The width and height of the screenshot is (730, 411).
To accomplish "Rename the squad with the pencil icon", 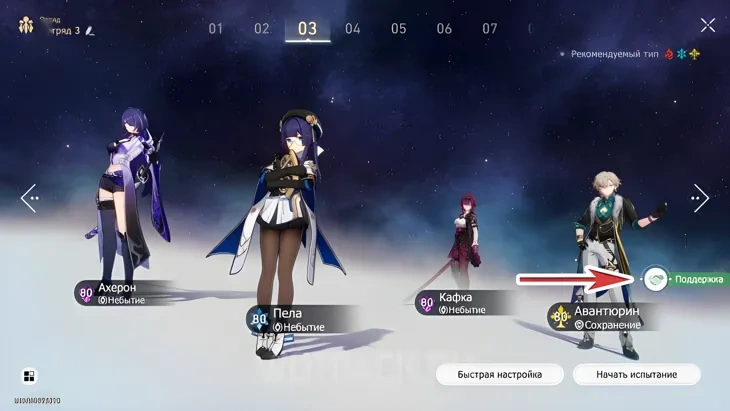I will (x=90, y=31).
